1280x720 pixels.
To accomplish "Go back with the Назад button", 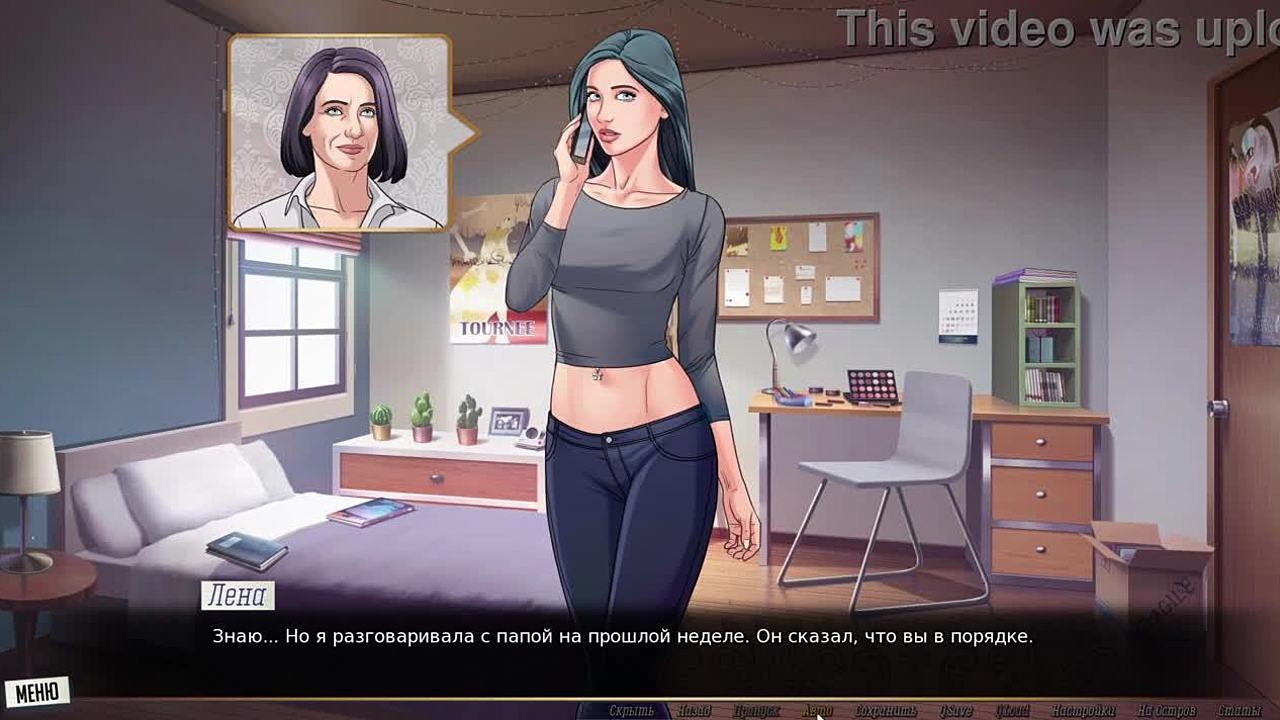I will click(x=694, y=711).
